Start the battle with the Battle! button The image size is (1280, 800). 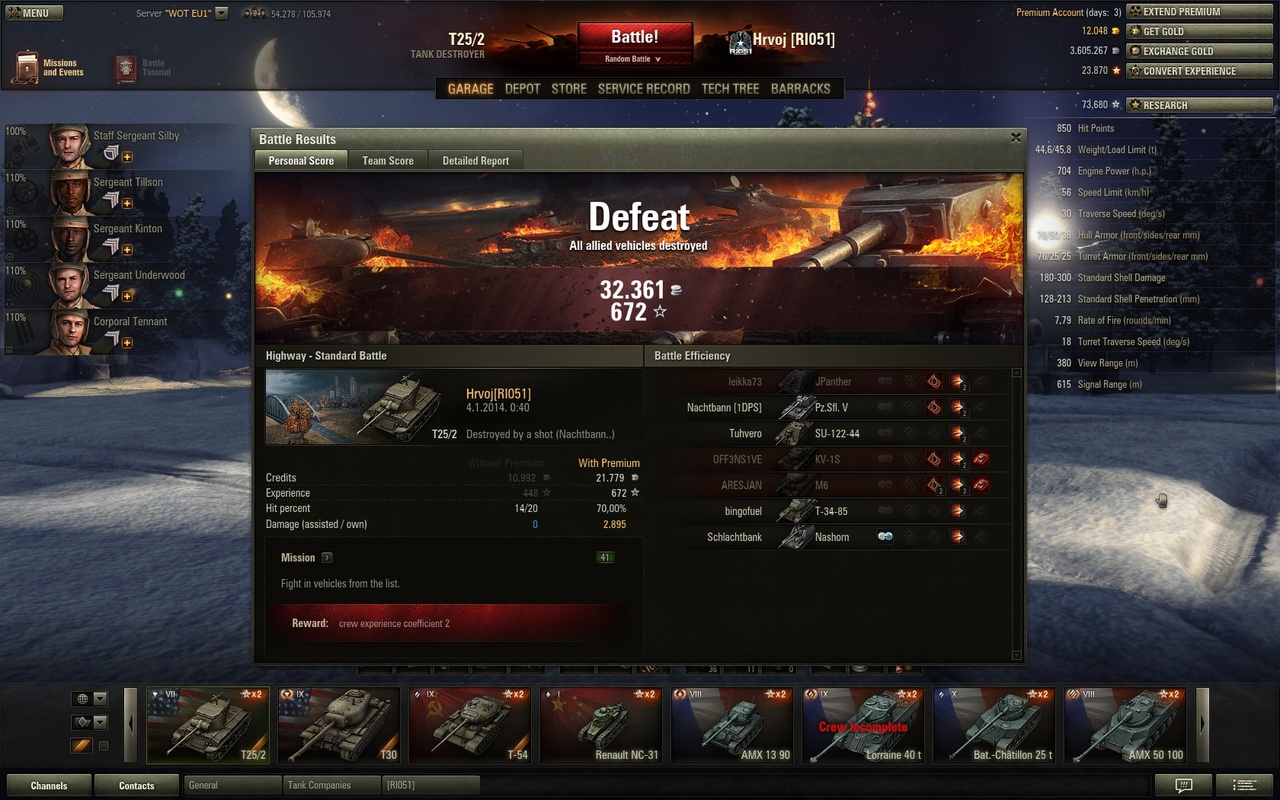pos(634,38)
